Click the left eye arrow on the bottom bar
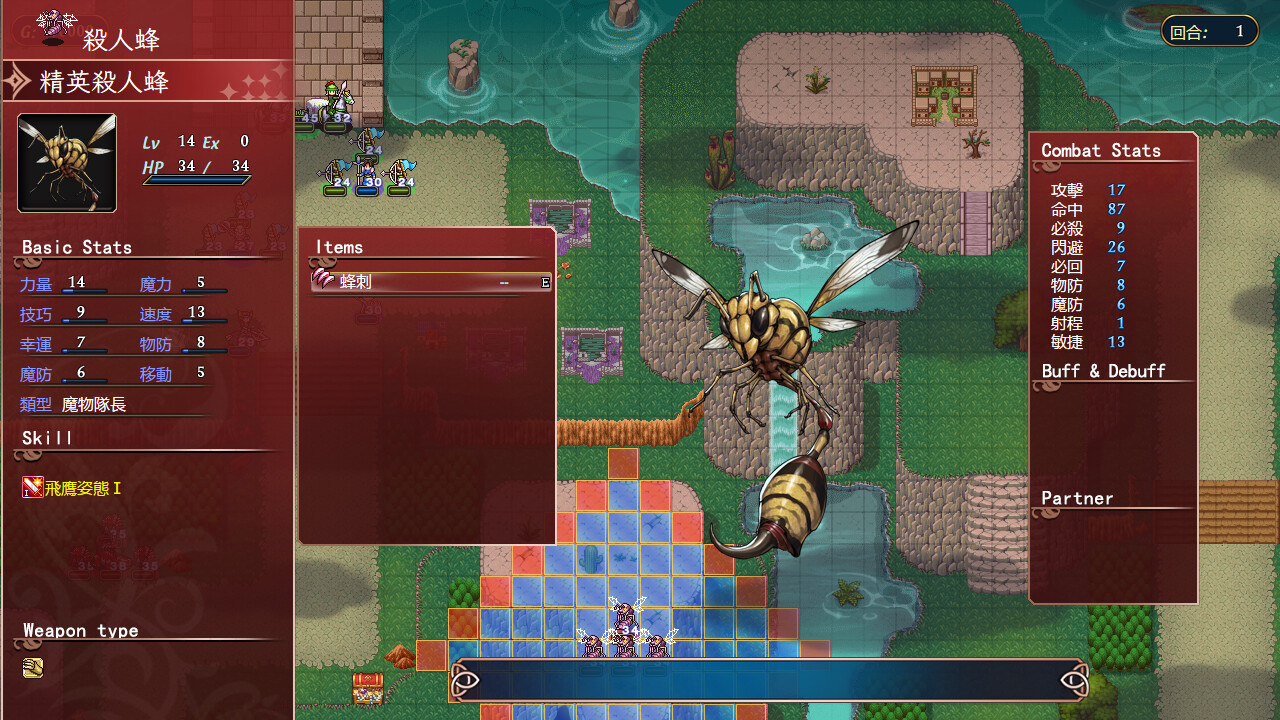The height and width of the screenshot is (720, 1280). point(466,682)
